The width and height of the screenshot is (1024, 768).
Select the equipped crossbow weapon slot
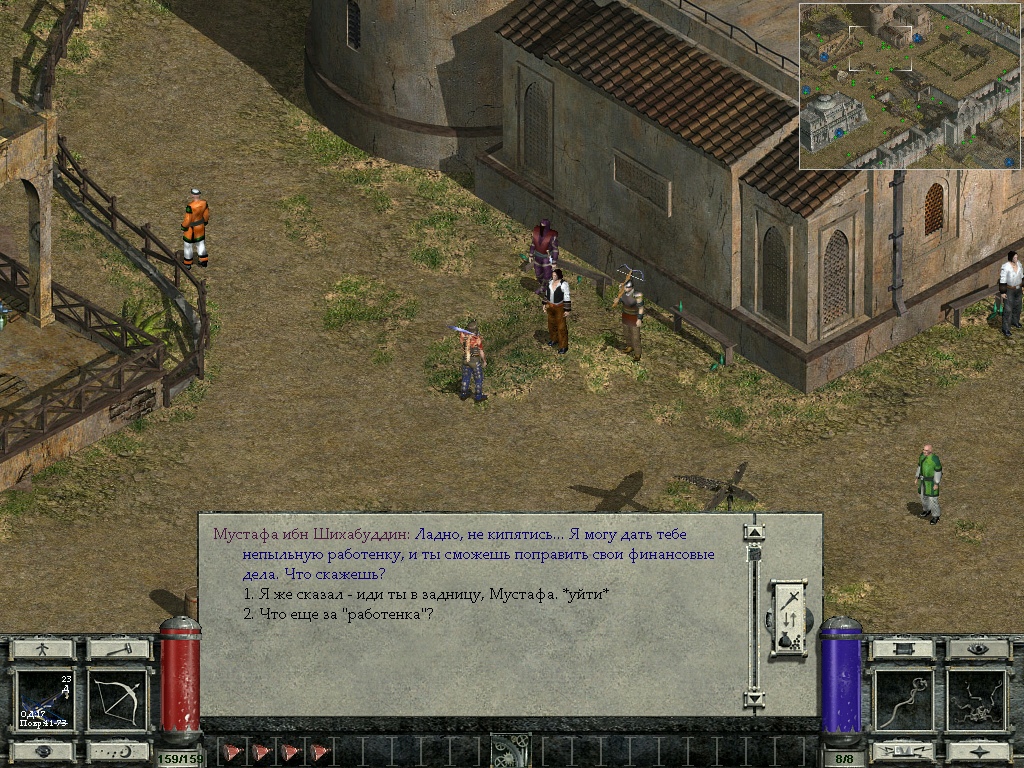click(x=44, y=700)
